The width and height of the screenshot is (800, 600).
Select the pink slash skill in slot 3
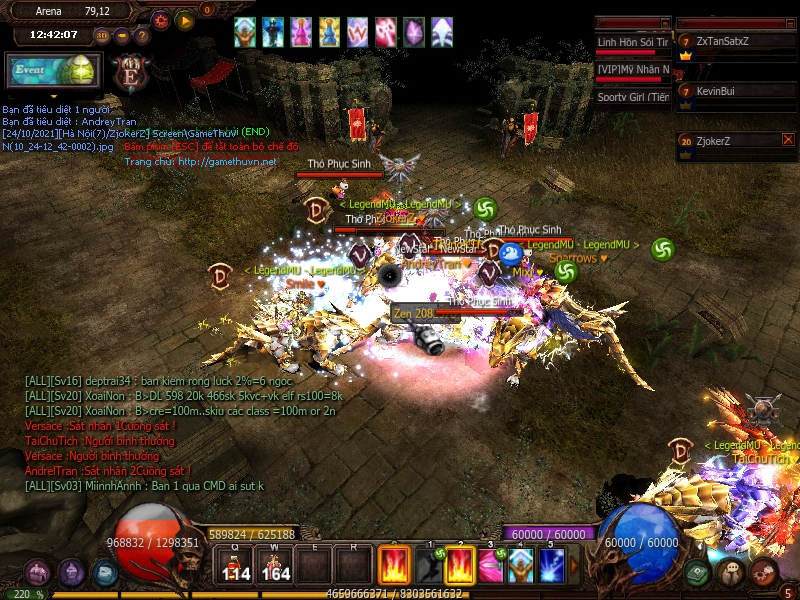[x=490, y=566]
